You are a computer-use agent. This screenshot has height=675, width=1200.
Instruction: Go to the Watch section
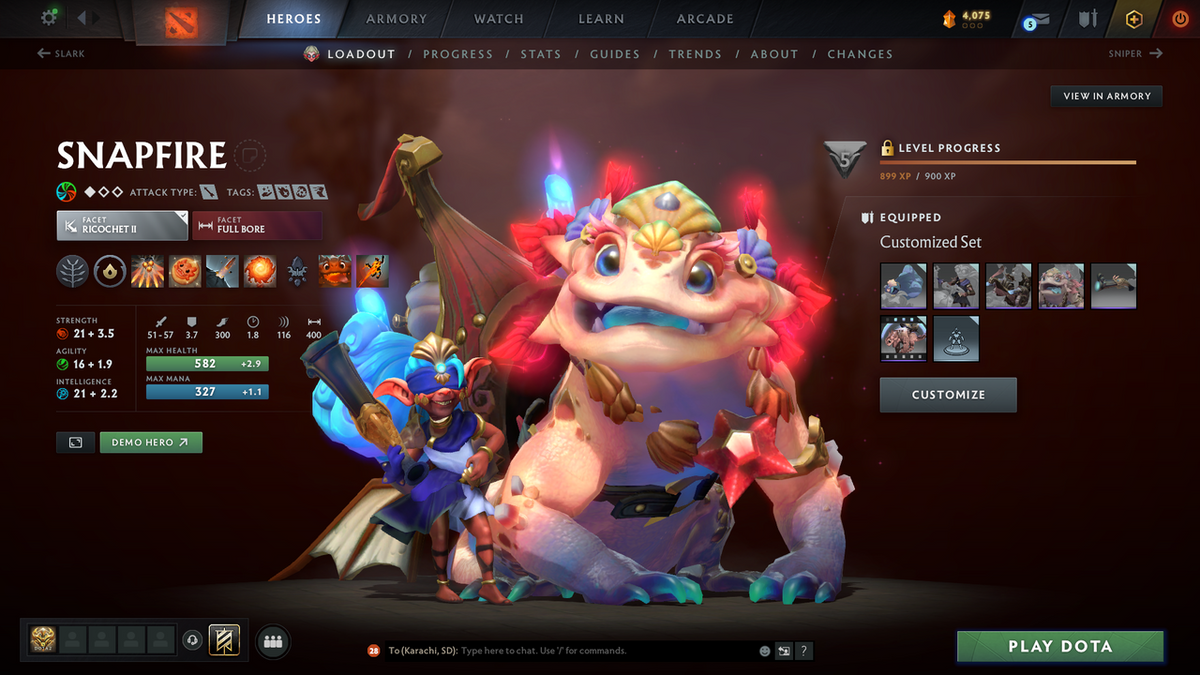click(499, 19)
